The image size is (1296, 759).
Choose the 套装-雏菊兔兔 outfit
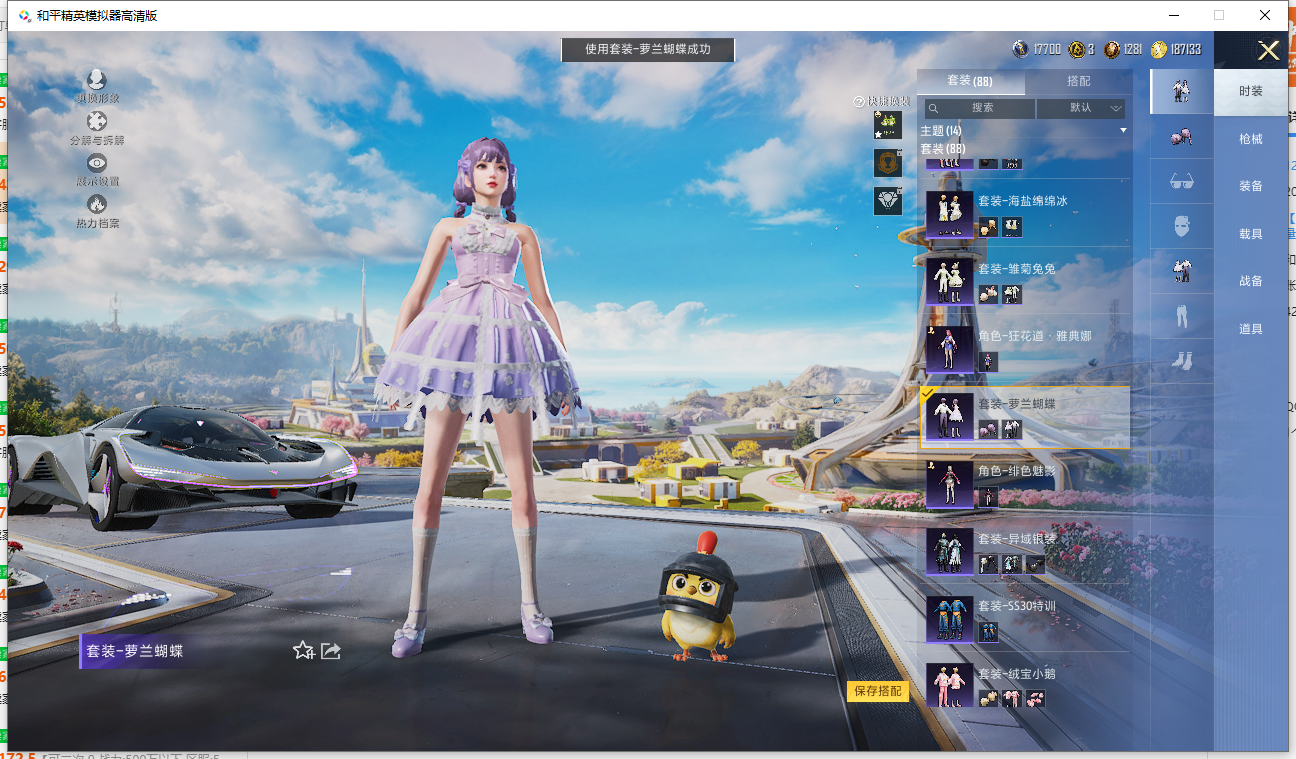click(x=1023, y=281)
